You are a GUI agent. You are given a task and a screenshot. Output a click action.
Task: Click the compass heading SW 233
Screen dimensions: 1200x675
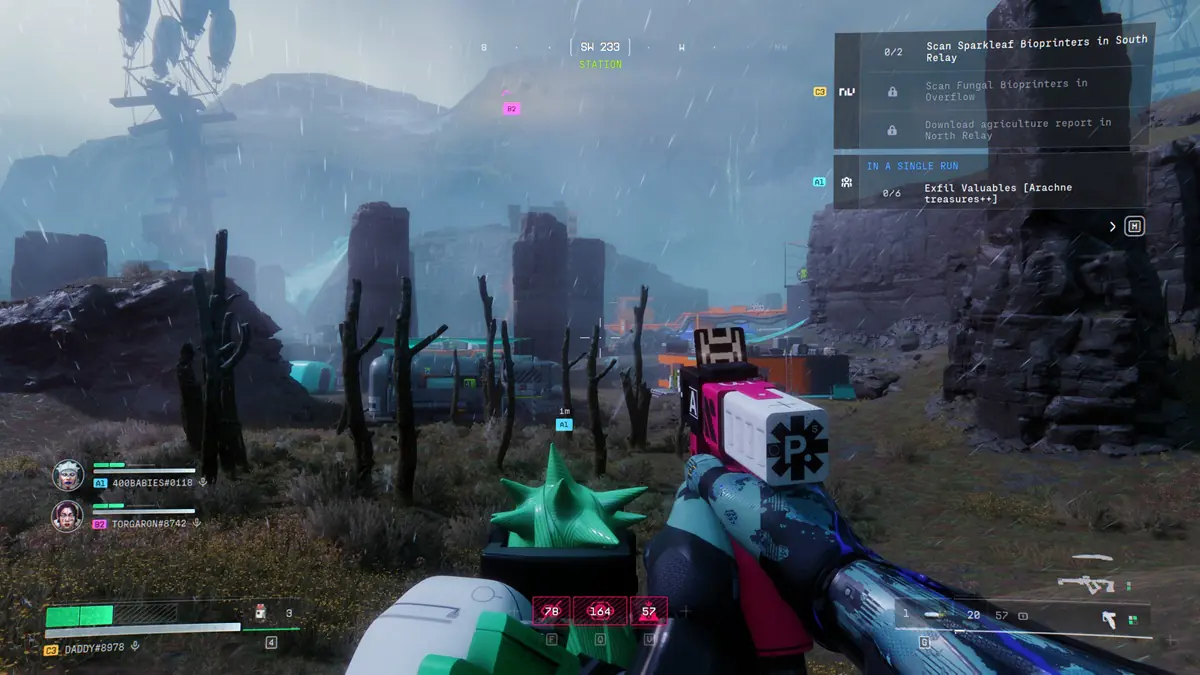tap(600, 47)
